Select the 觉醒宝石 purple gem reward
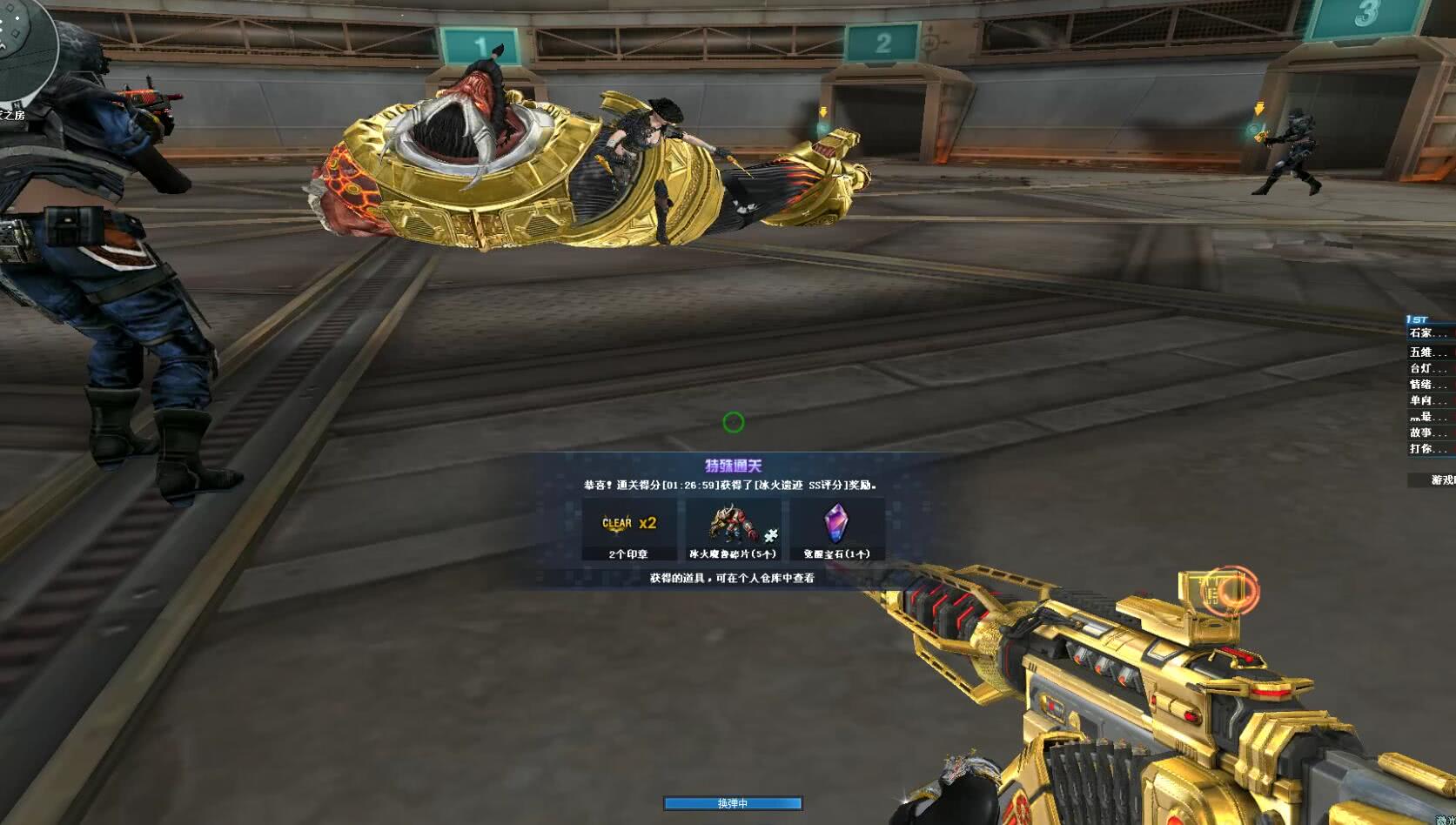This screenshot has width=1456, height=825. pos(836,529)
